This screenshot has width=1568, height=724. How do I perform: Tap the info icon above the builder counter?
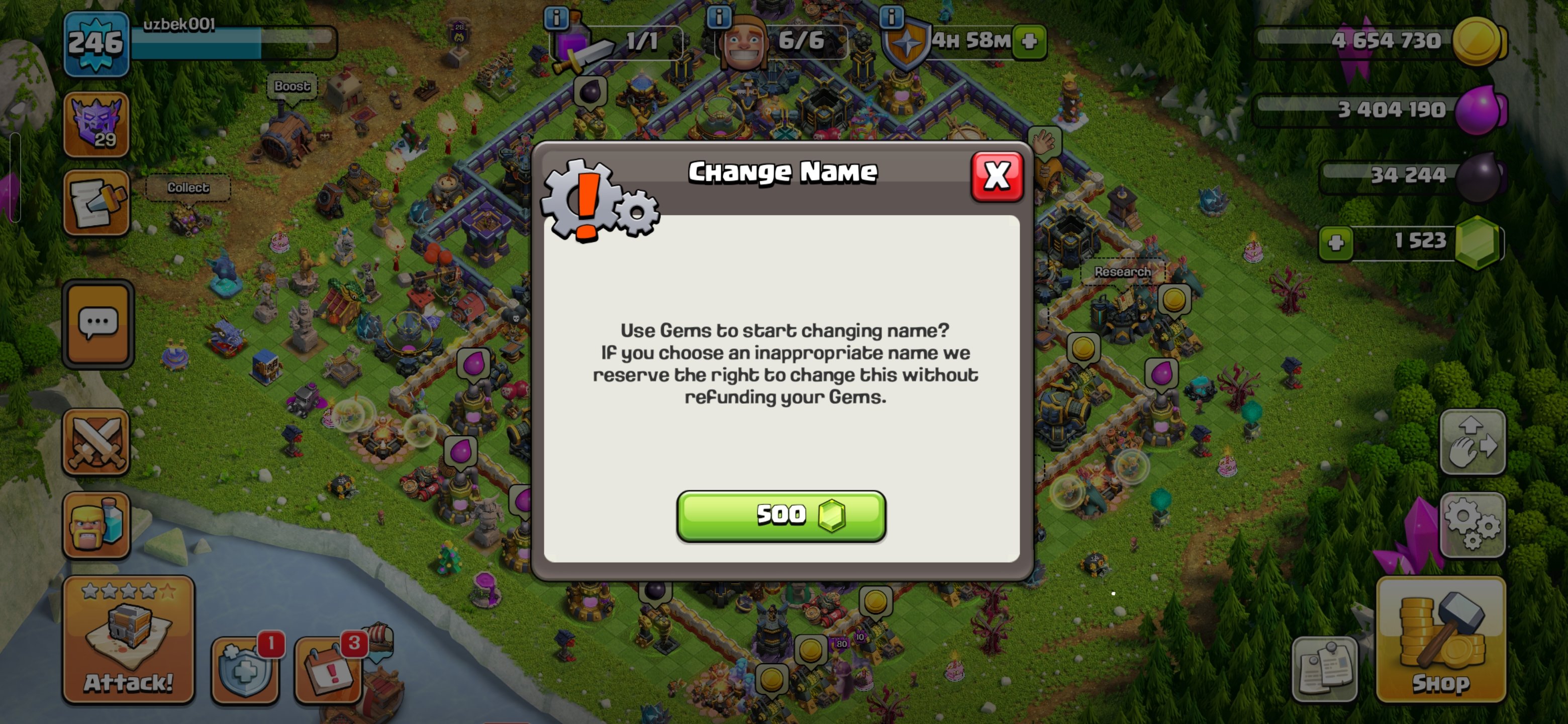pyautogui.click(x=721, y=18)
